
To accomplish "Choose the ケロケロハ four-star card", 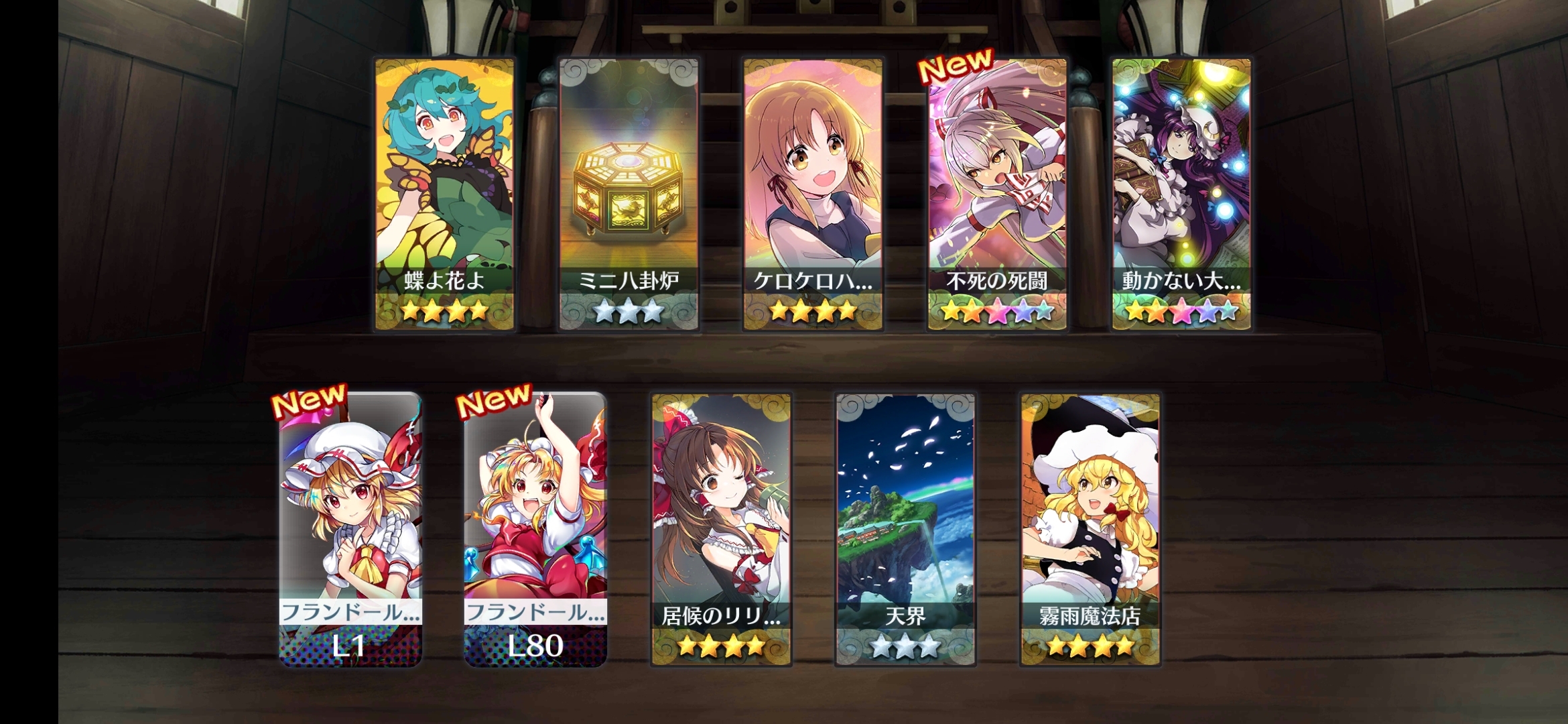I will click(813, 194).
